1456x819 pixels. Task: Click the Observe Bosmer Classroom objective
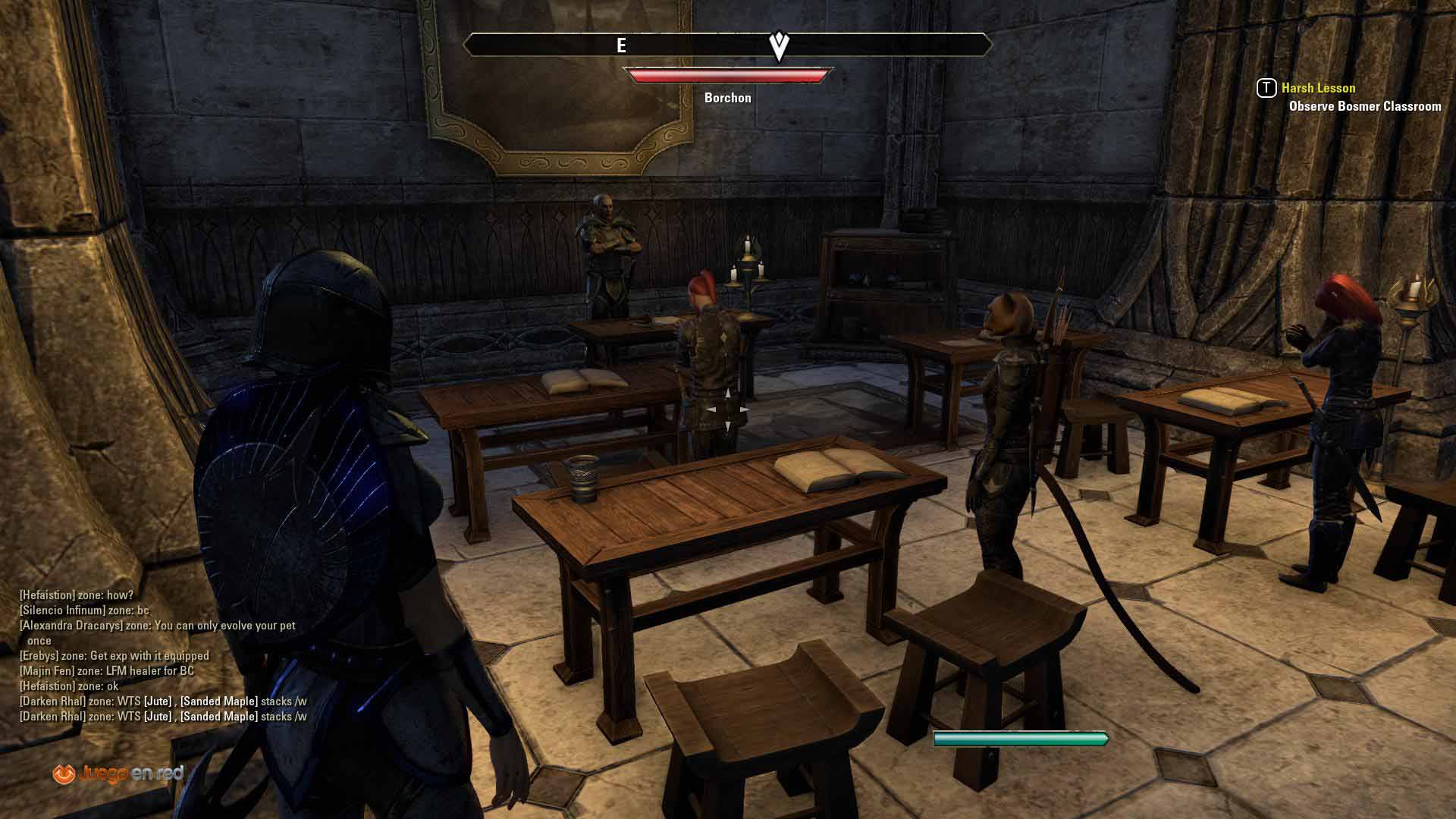(1364, 106)
